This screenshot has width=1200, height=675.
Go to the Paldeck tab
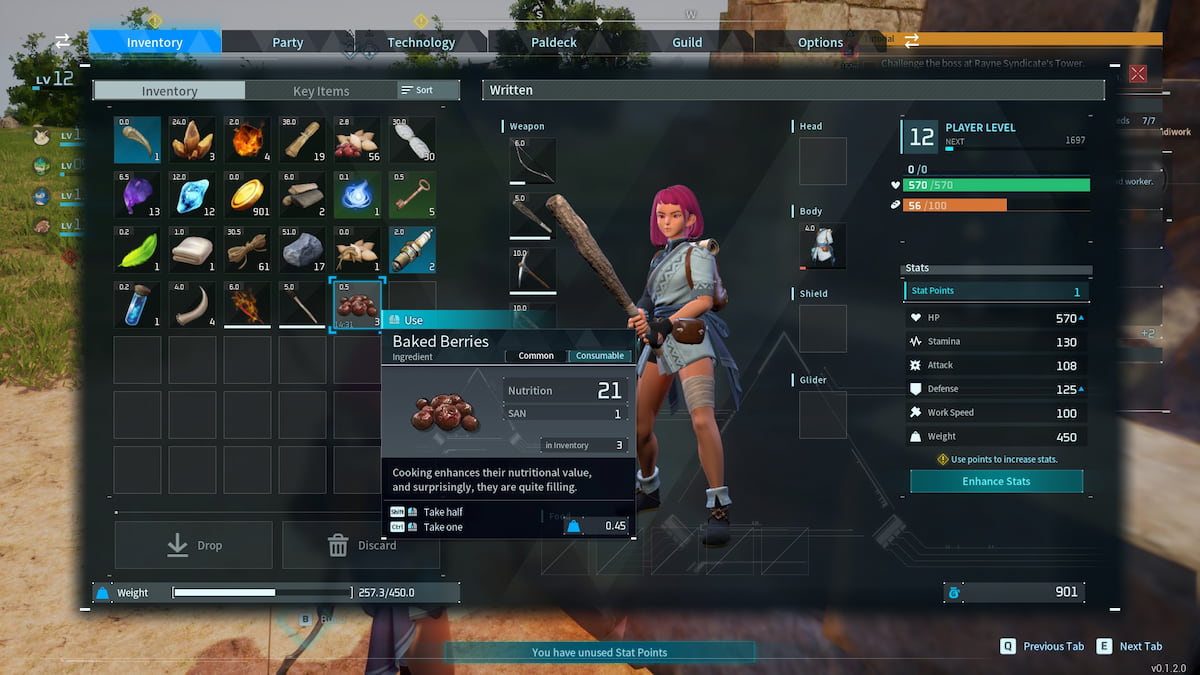pos(554,42)
